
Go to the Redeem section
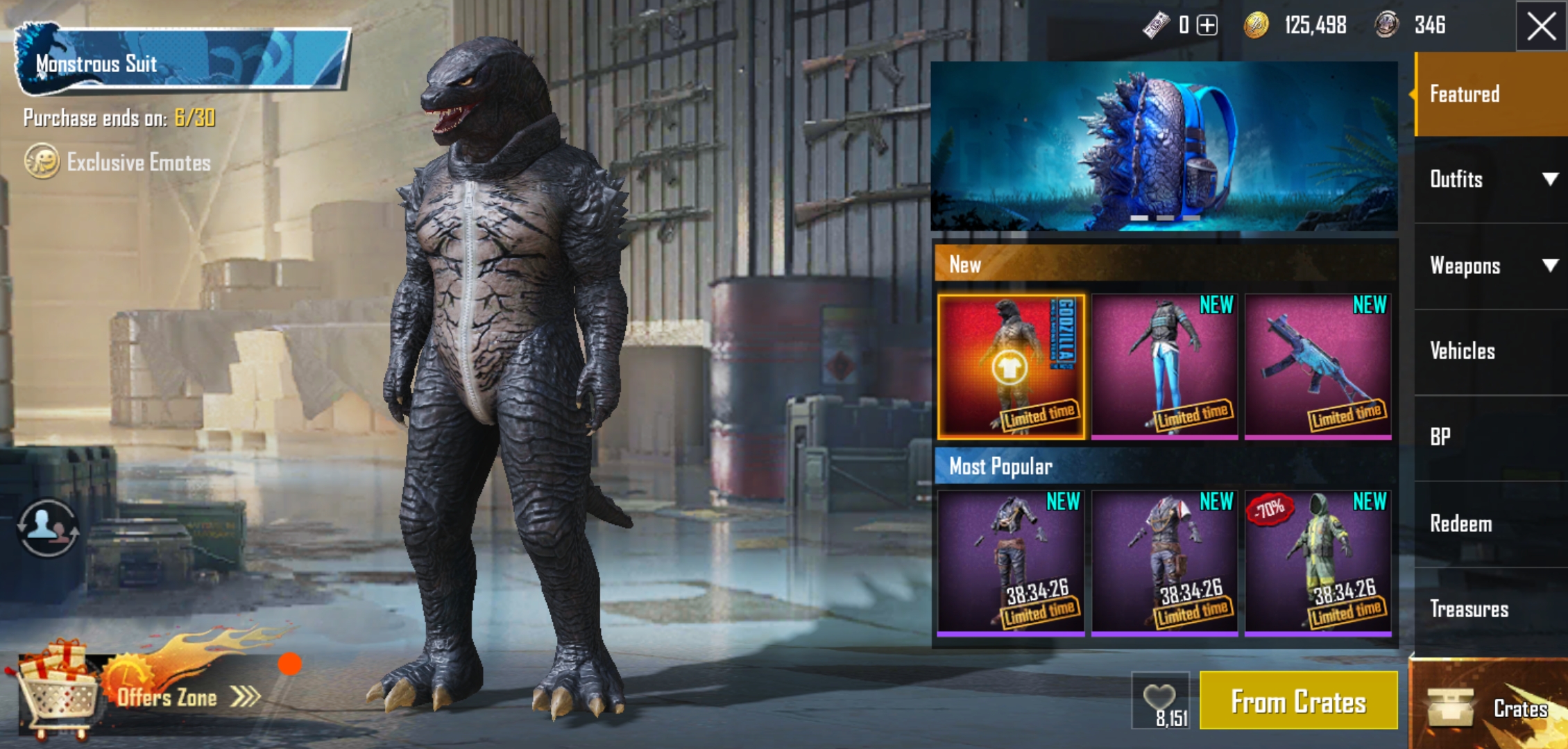(x=1490, y=524)
